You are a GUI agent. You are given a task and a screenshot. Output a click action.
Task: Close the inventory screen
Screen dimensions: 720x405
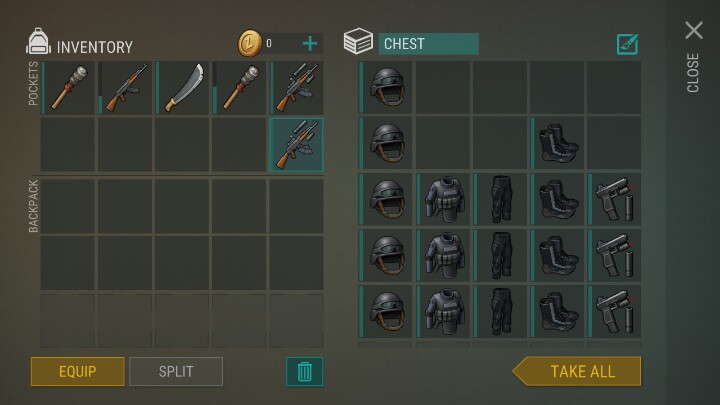[x=693, y=32]
